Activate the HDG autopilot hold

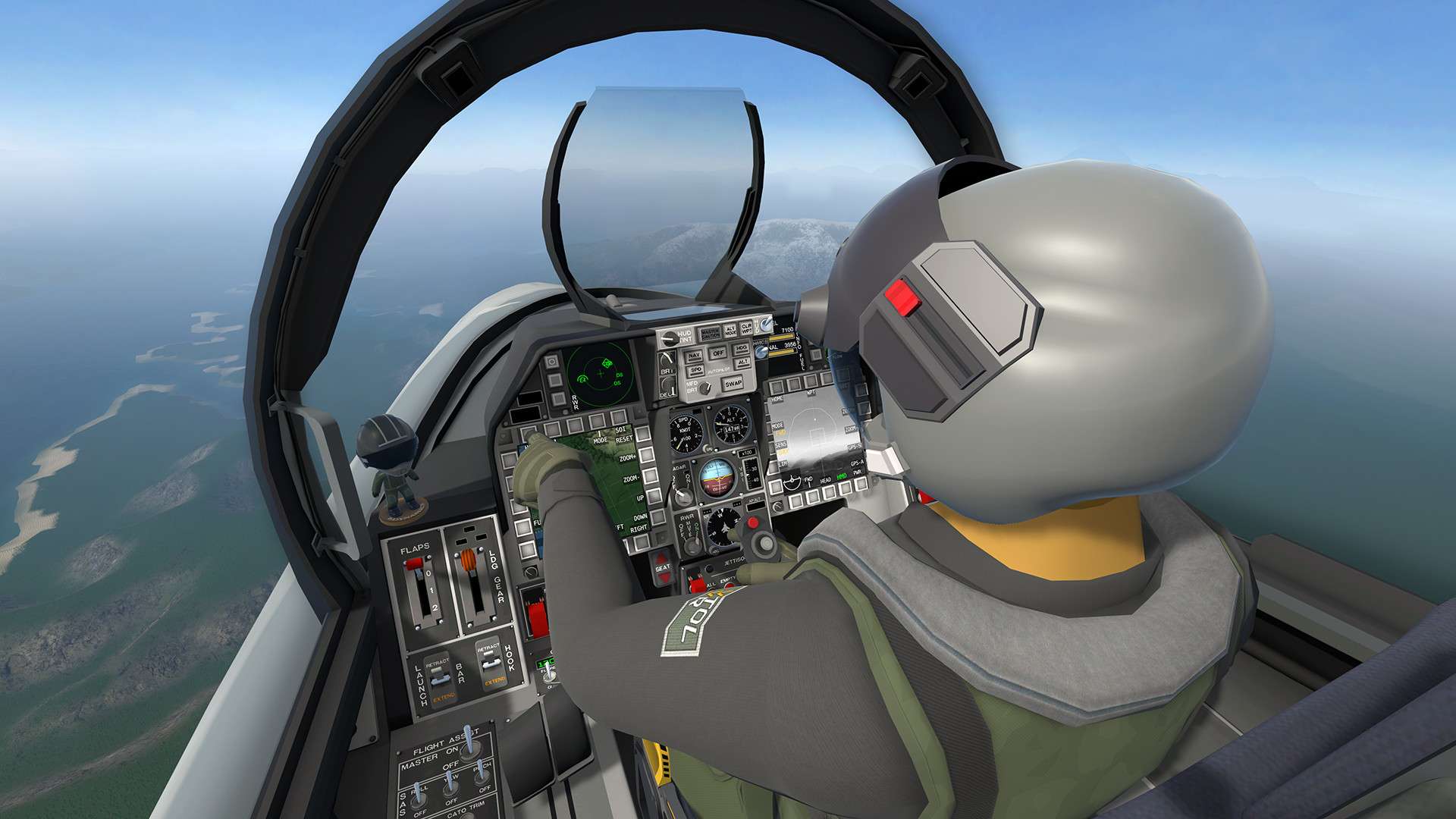tap(742, 349)
